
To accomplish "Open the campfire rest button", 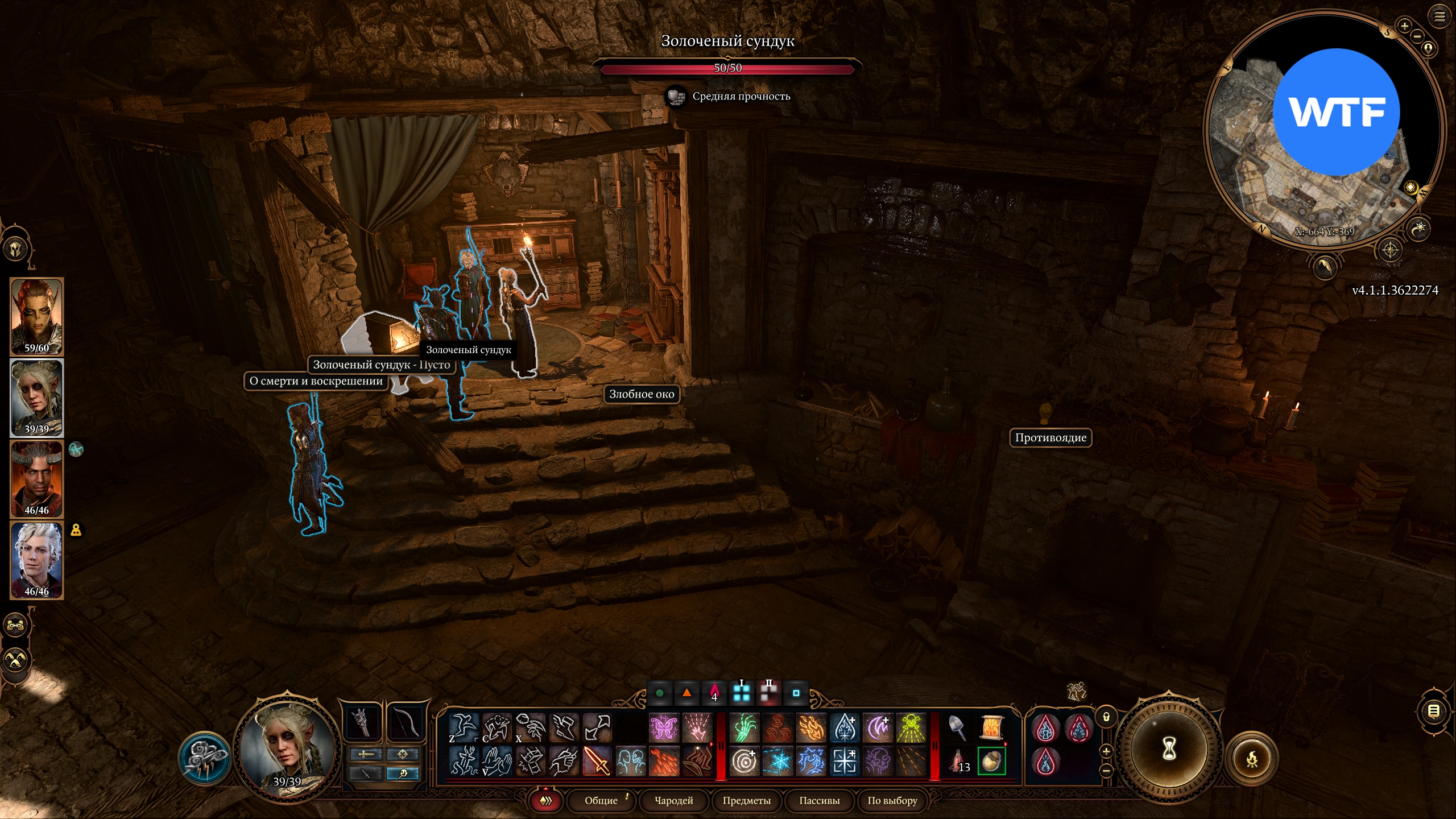I will [1252, 759].
